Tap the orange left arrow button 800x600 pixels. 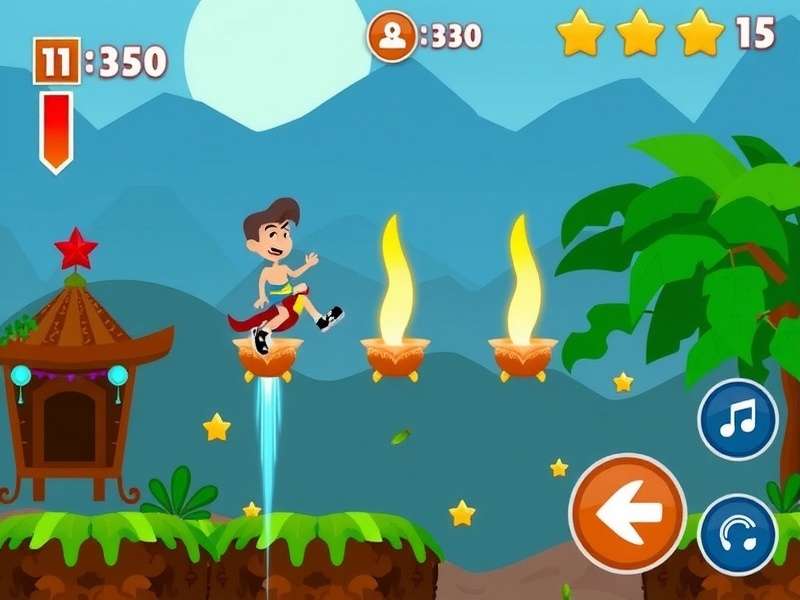point(628,513)
